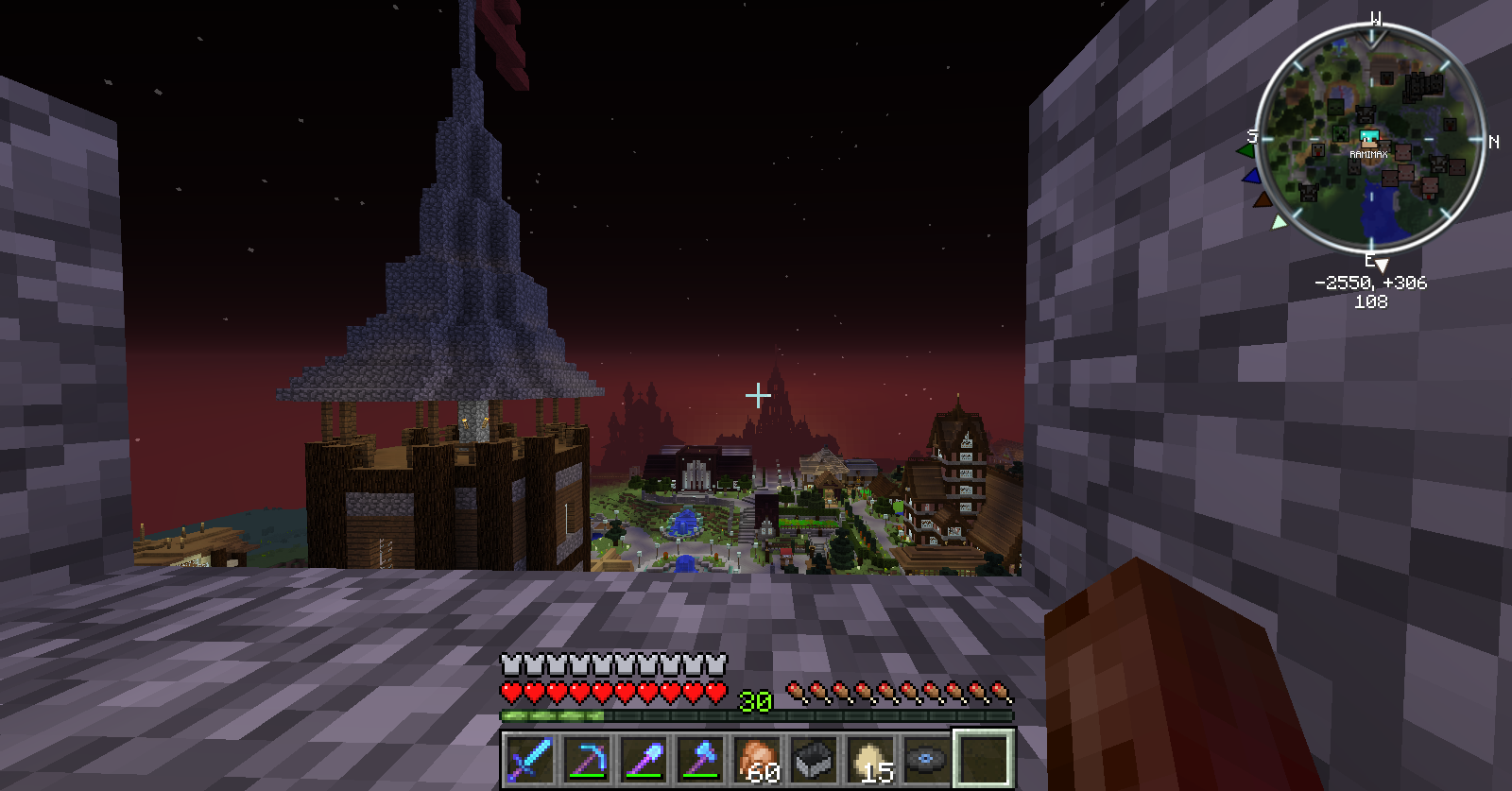The image size is (1512, 791).
Task: Click the RAMIMAX player head on minimap
Action: pos(1368,139)
